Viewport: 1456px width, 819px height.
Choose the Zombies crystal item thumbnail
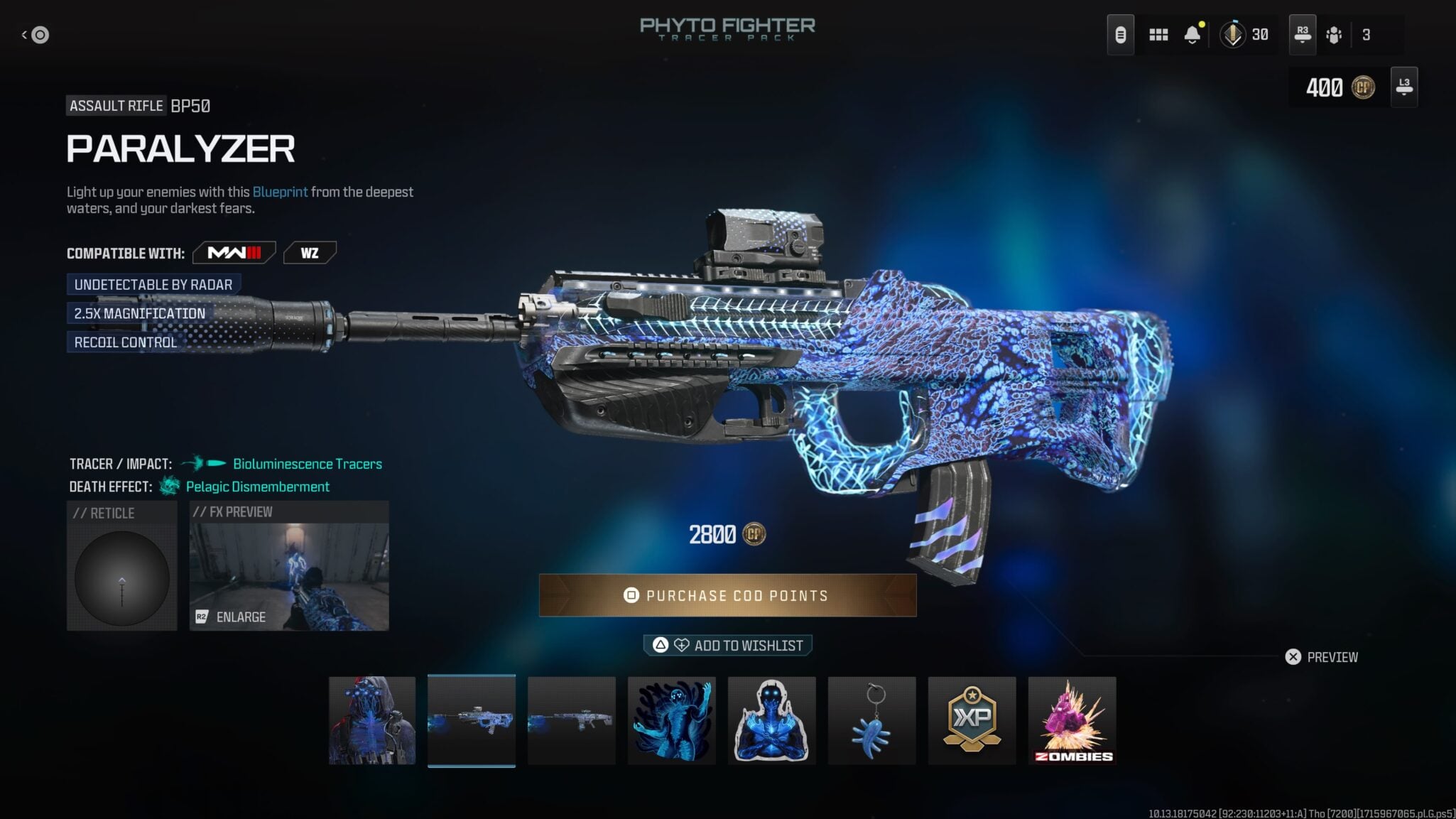1072,720
